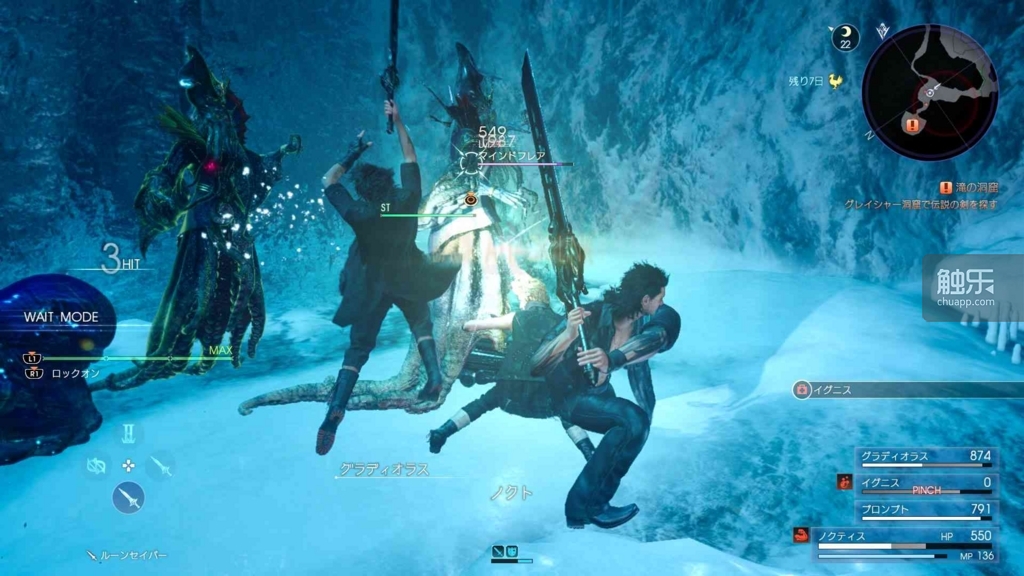1024x576 pixels.
Task: Select the highlighted Rune Saber weapon slot
Action: pos(128,497)
